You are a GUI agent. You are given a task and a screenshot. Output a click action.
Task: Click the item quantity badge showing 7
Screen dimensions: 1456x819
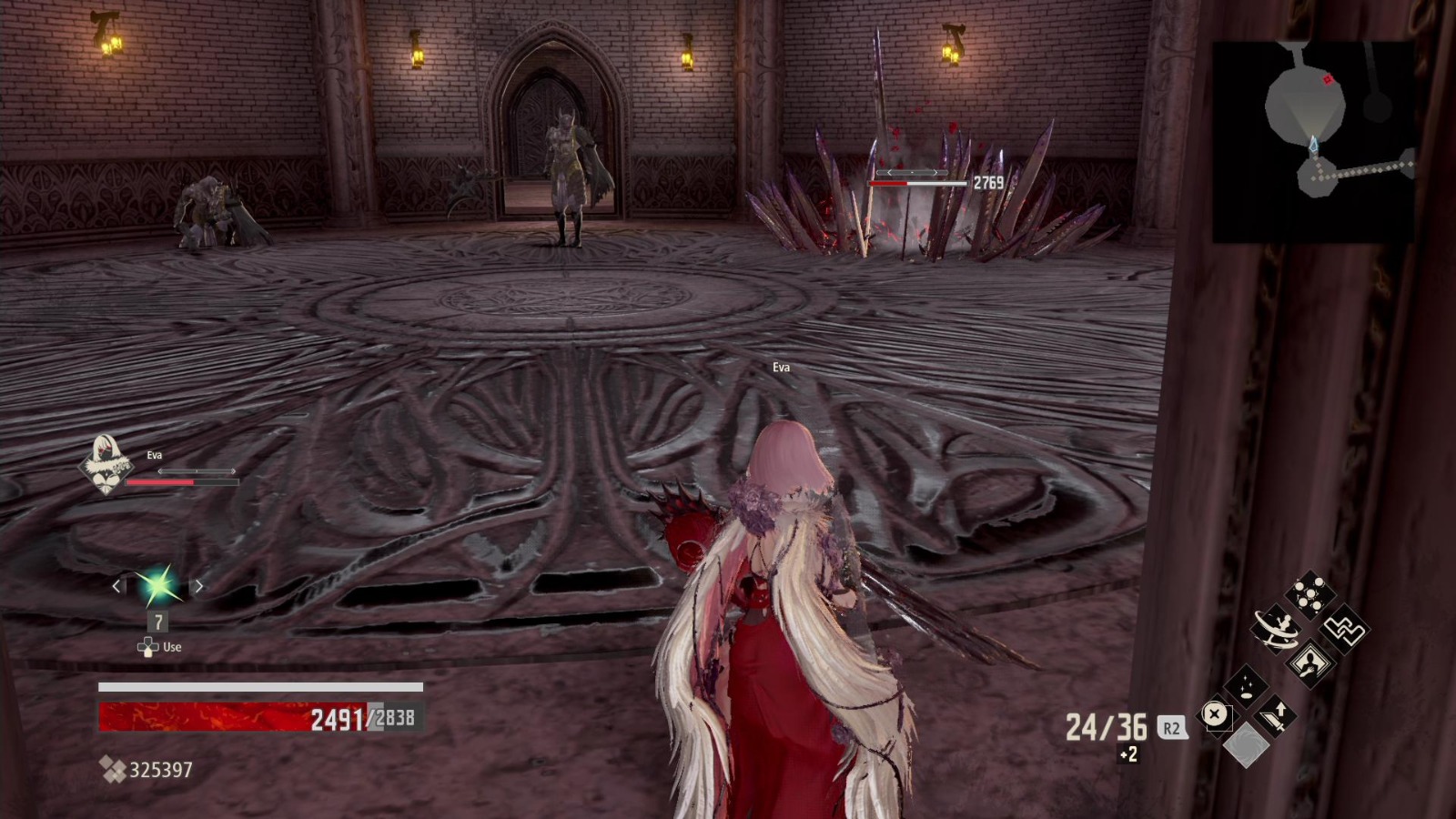(158, 622)
